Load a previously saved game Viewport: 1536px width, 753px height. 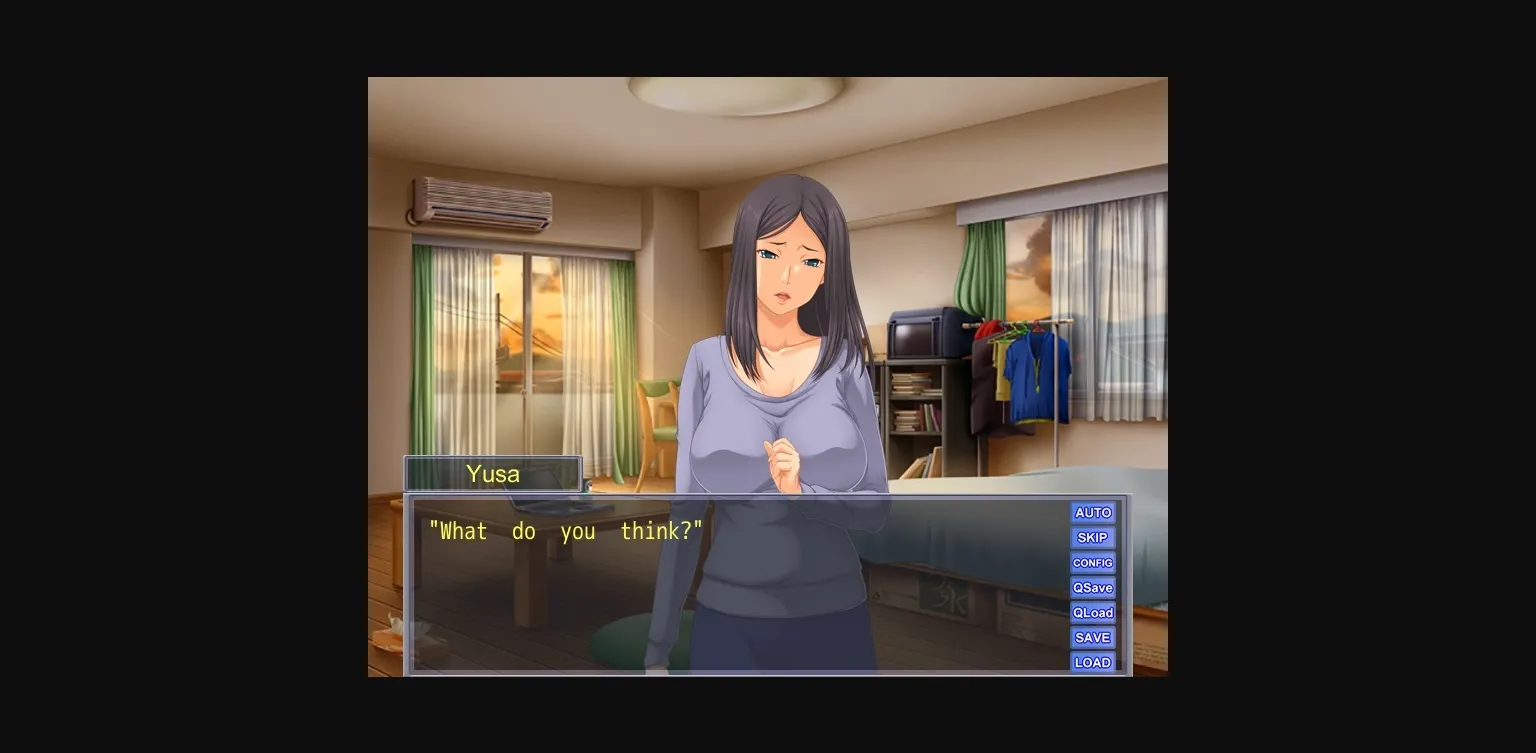1092,662
